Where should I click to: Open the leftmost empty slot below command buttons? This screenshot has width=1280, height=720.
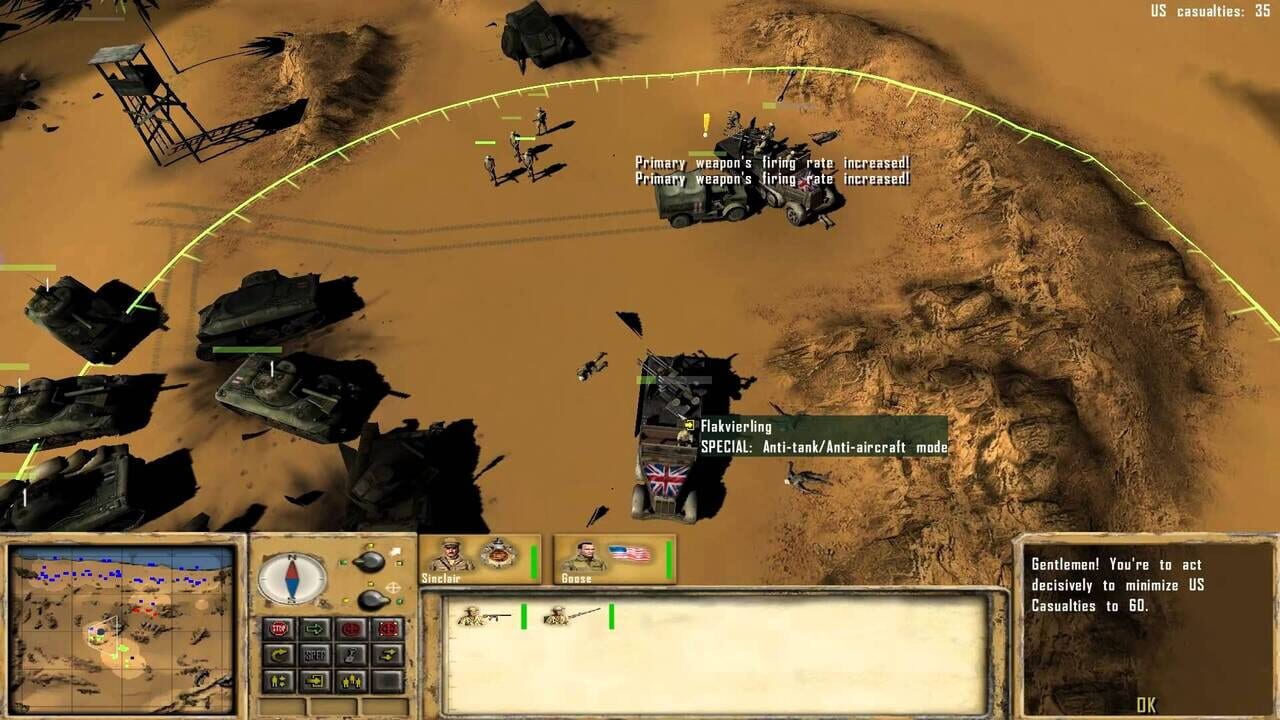tap(280, 704)
